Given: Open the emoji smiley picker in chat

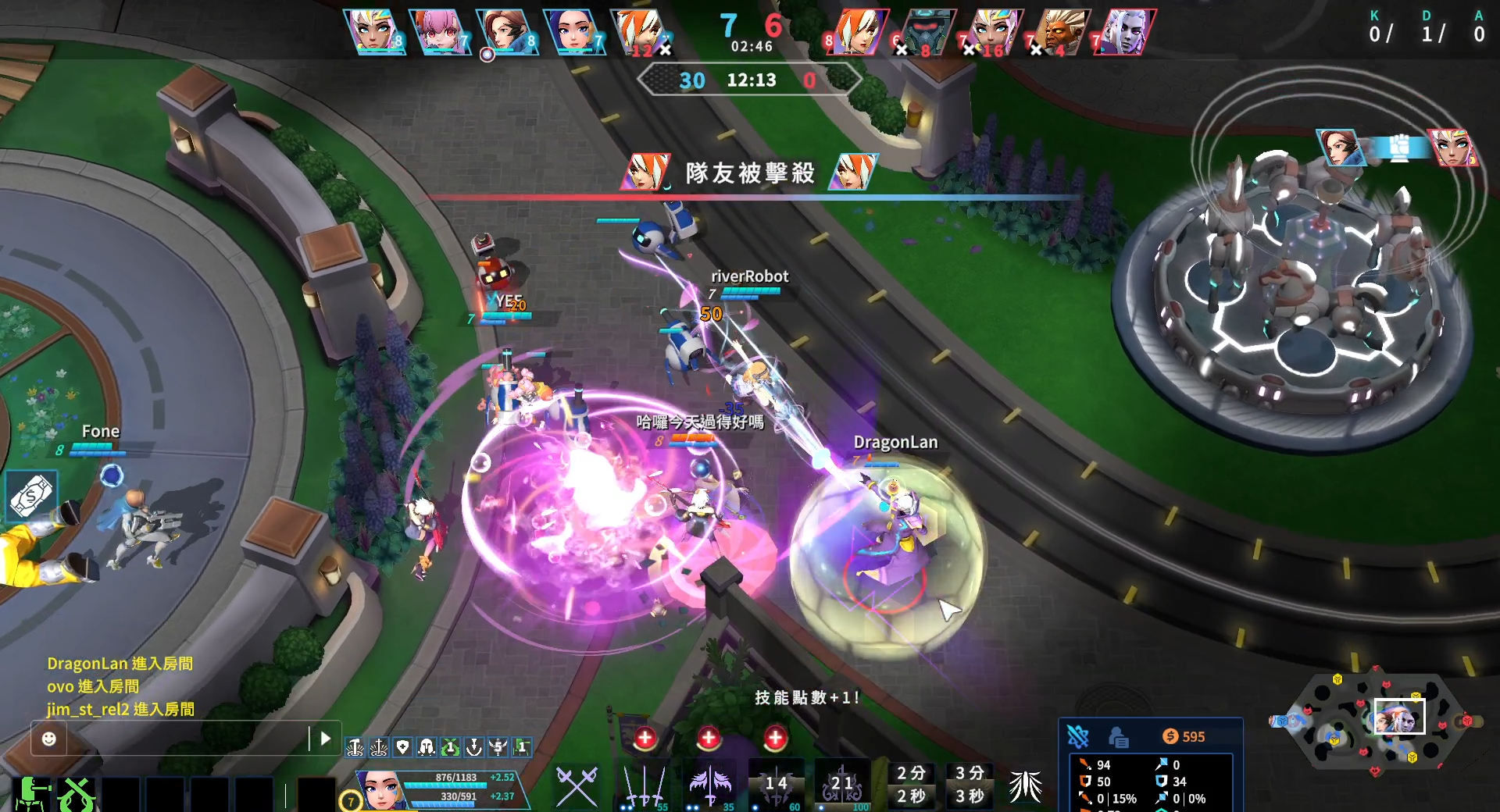Looking at the screenshot, I should [x=48, y=739].
